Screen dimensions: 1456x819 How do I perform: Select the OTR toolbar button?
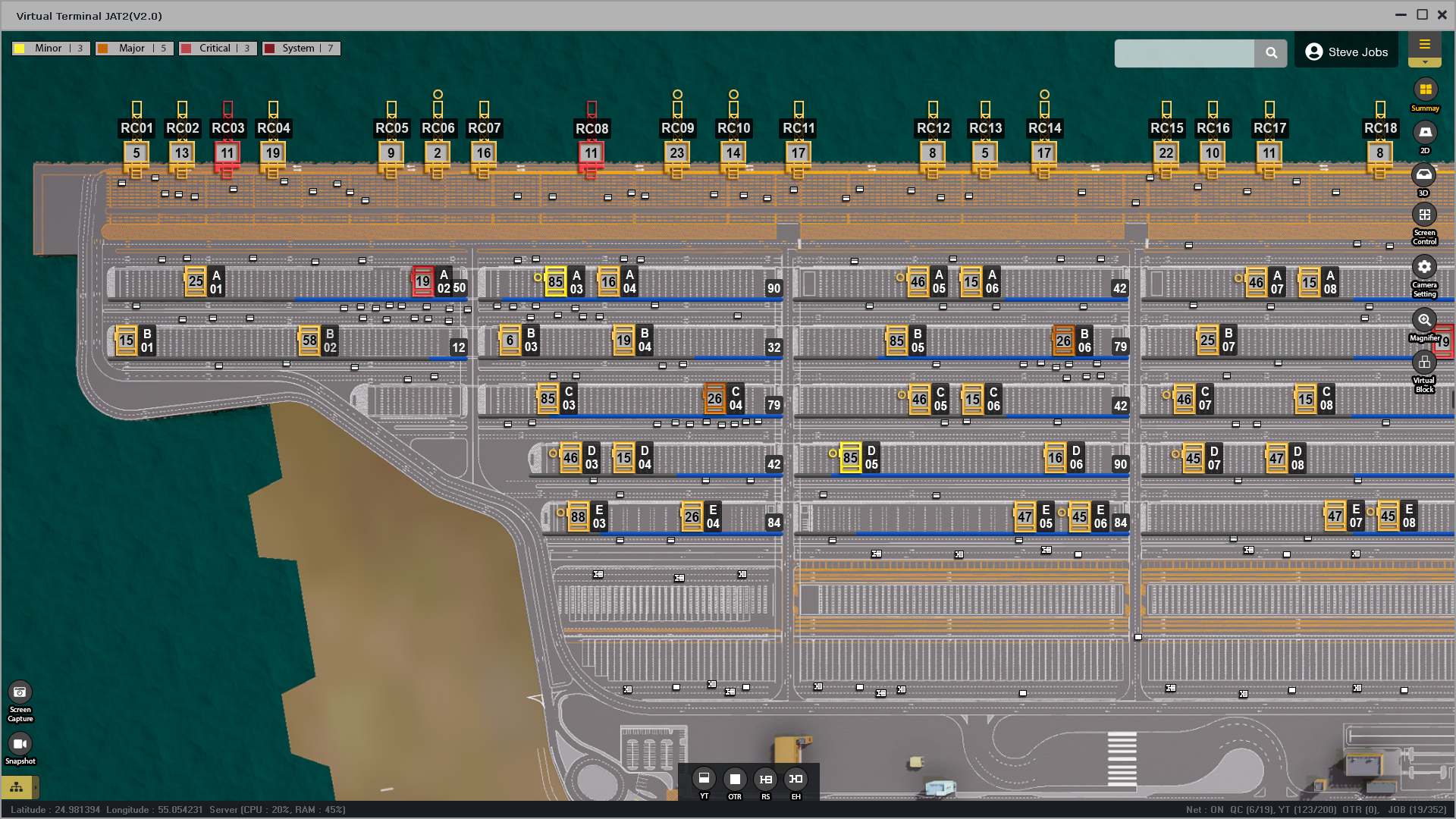(734, 780)
